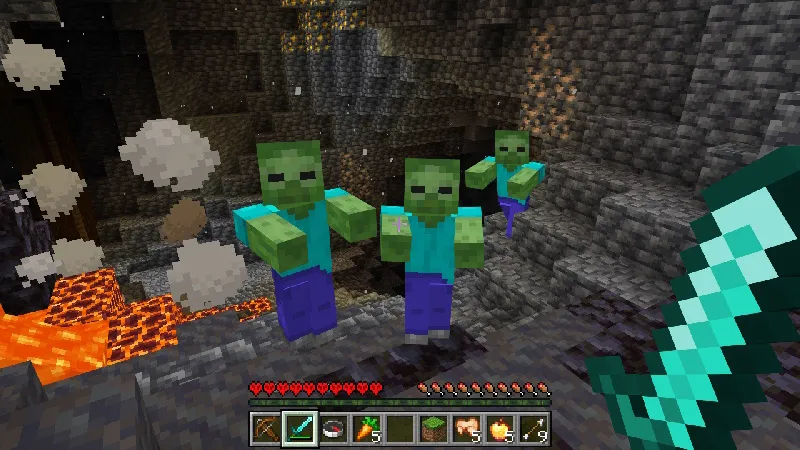800x450 pixels.
Task: Select the grass block slot
Action: [432, 428]
